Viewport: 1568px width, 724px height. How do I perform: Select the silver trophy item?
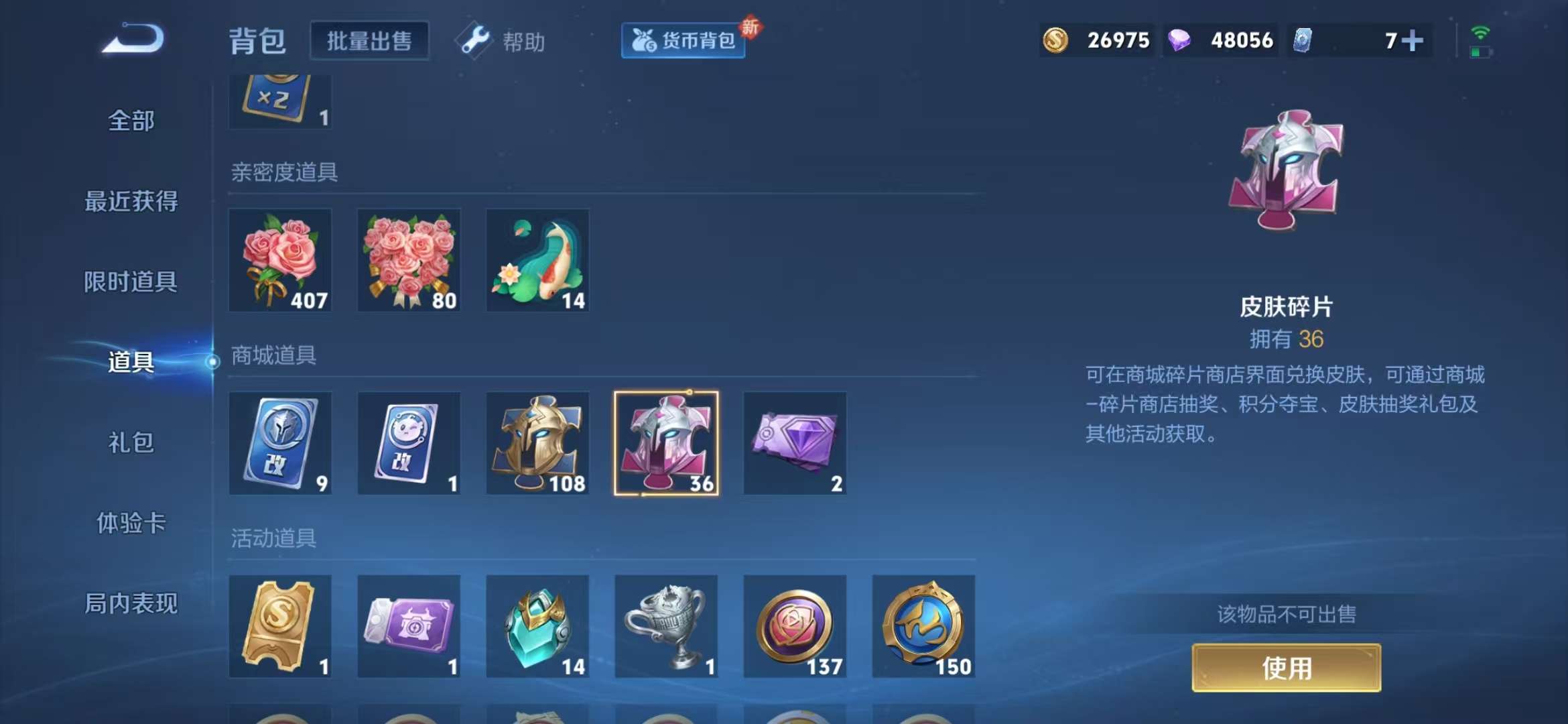click(x=667, y=627)
